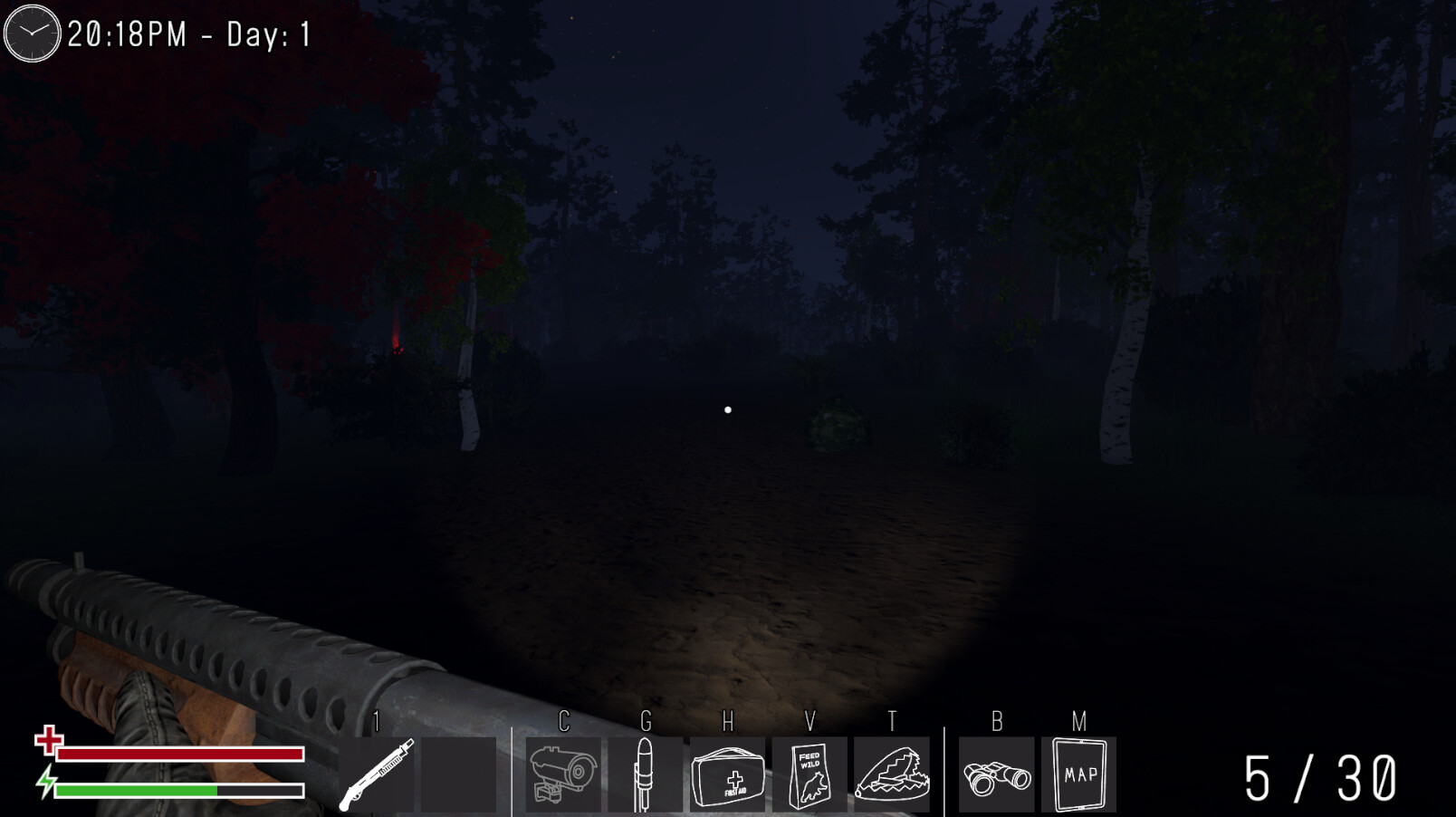This screenshot has width=1456, height=817.
Task: Click the red health bar
Action: pos(179,755)
